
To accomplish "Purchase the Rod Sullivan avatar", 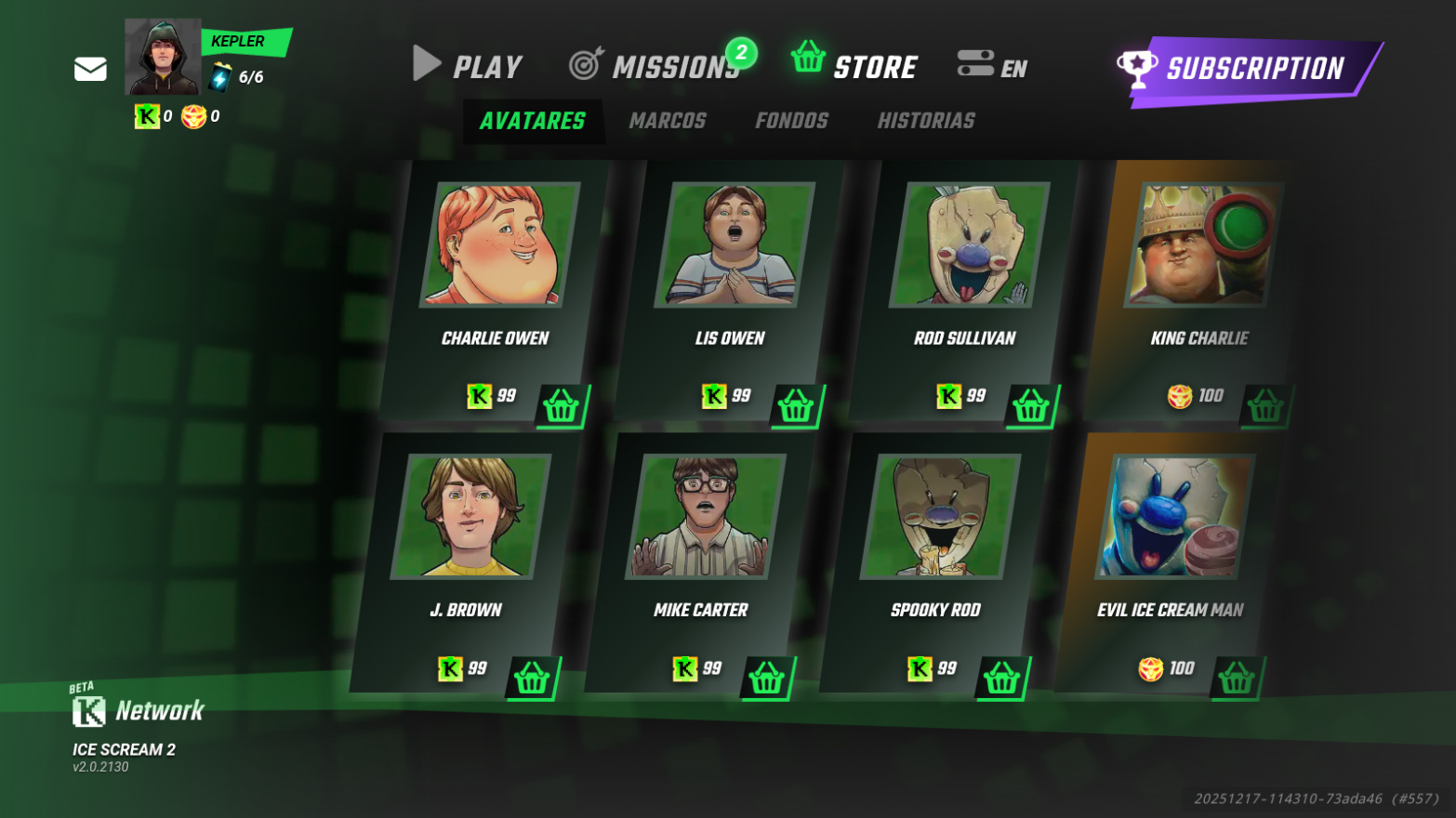I will 1030,406.
